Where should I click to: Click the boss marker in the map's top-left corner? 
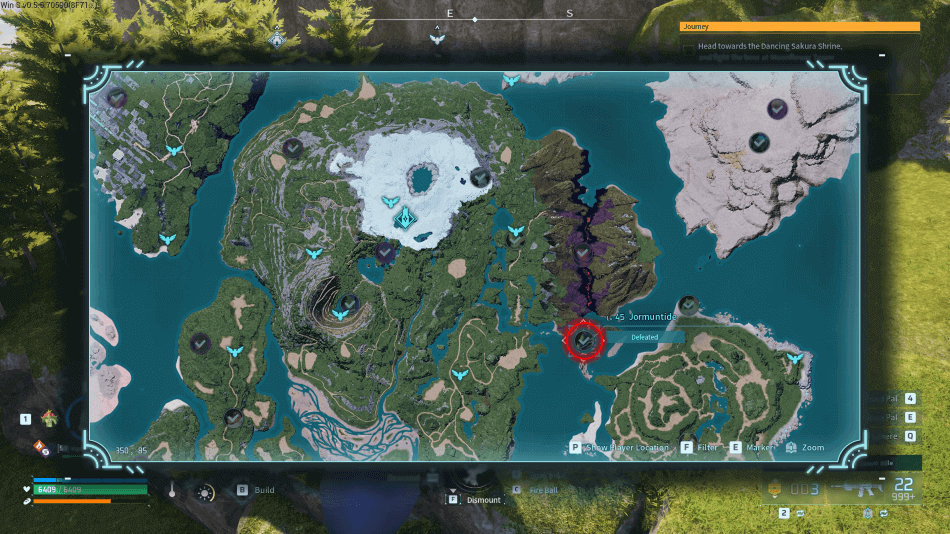coord(117,97)
